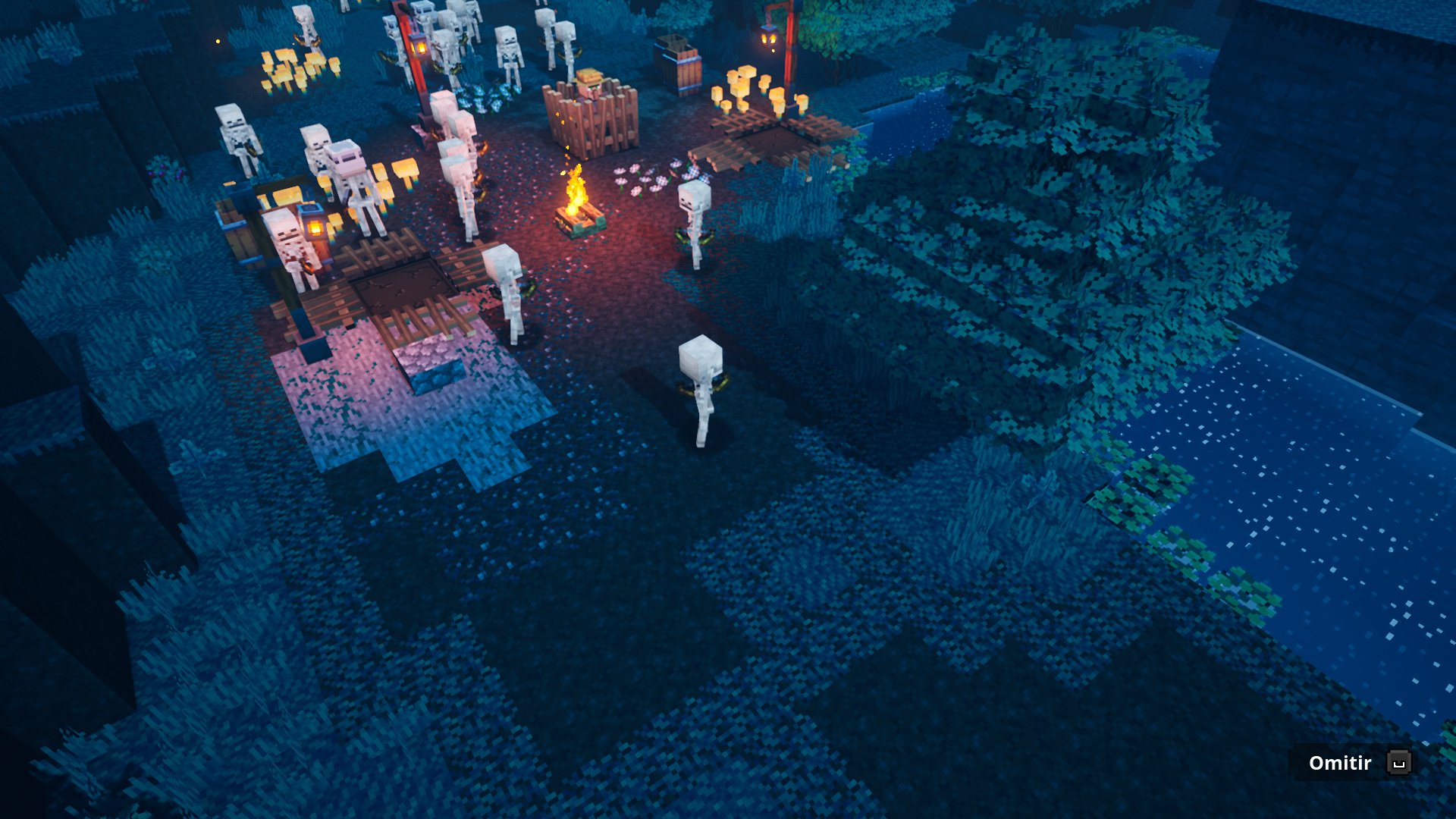Click the Enter key icon beside Omitir

coord(1399,763)
